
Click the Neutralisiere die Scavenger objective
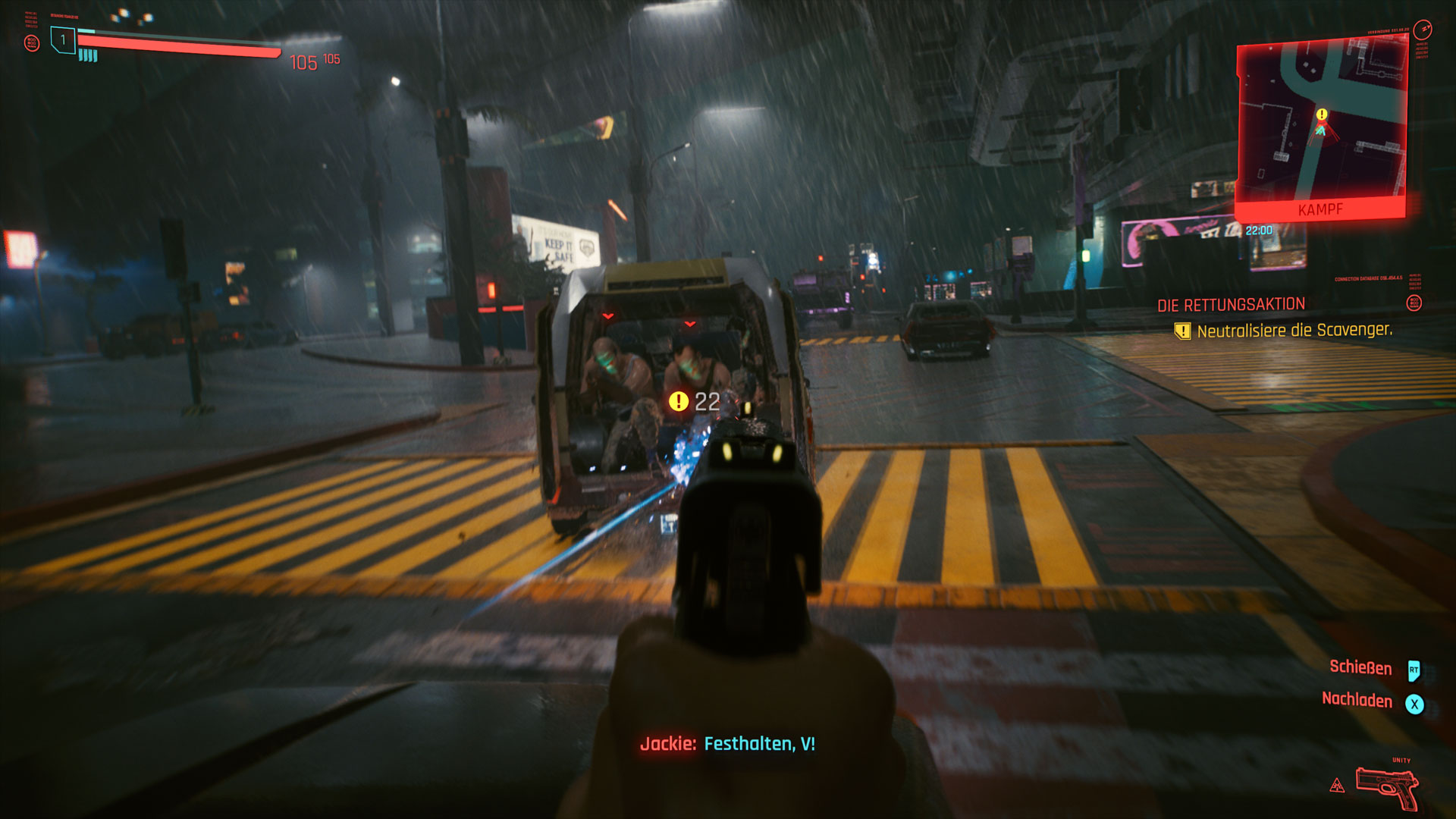(x=1294, y=331)
